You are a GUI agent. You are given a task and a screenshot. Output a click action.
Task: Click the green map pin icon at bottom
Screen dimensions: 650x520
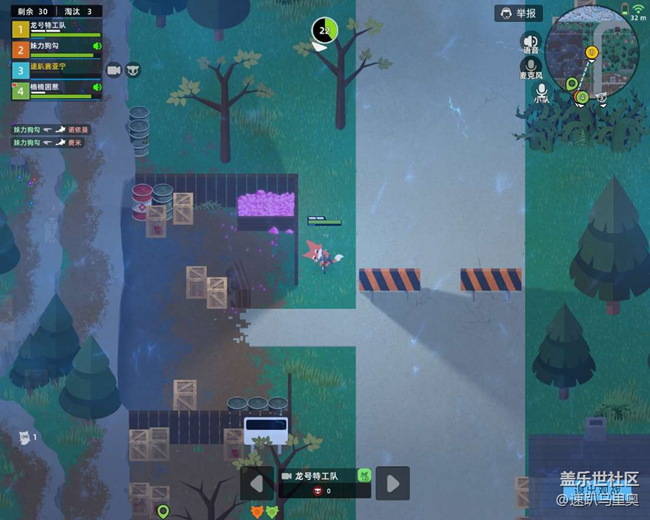point(163,511)
